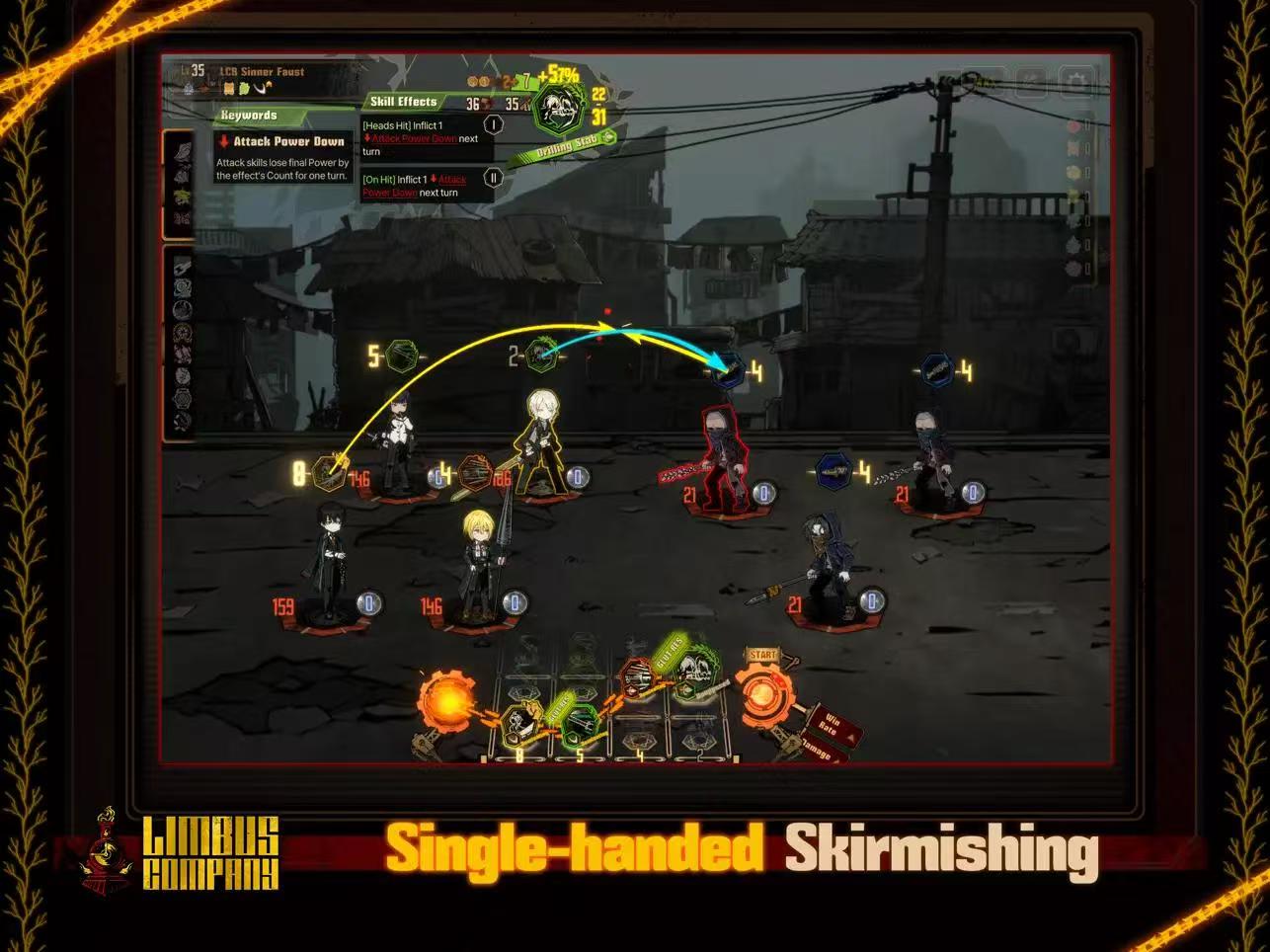Screen dimensions: 1270x952
Task: Select the red wrath sin resource icon
Action: 1075,126
